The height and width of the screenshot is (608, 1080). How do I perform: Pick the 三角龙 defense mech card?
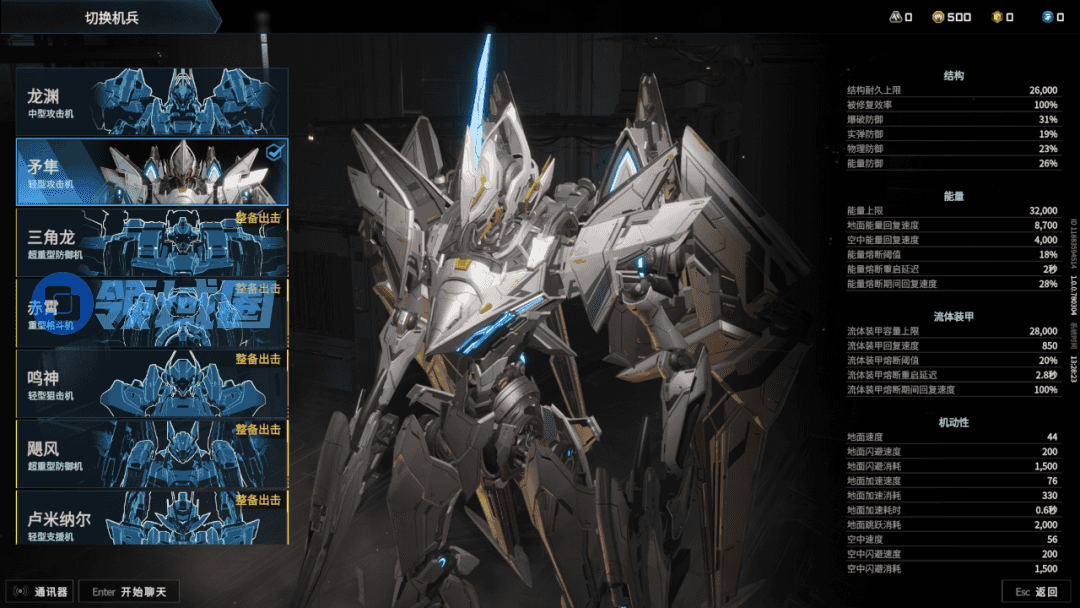pos(152,242)
